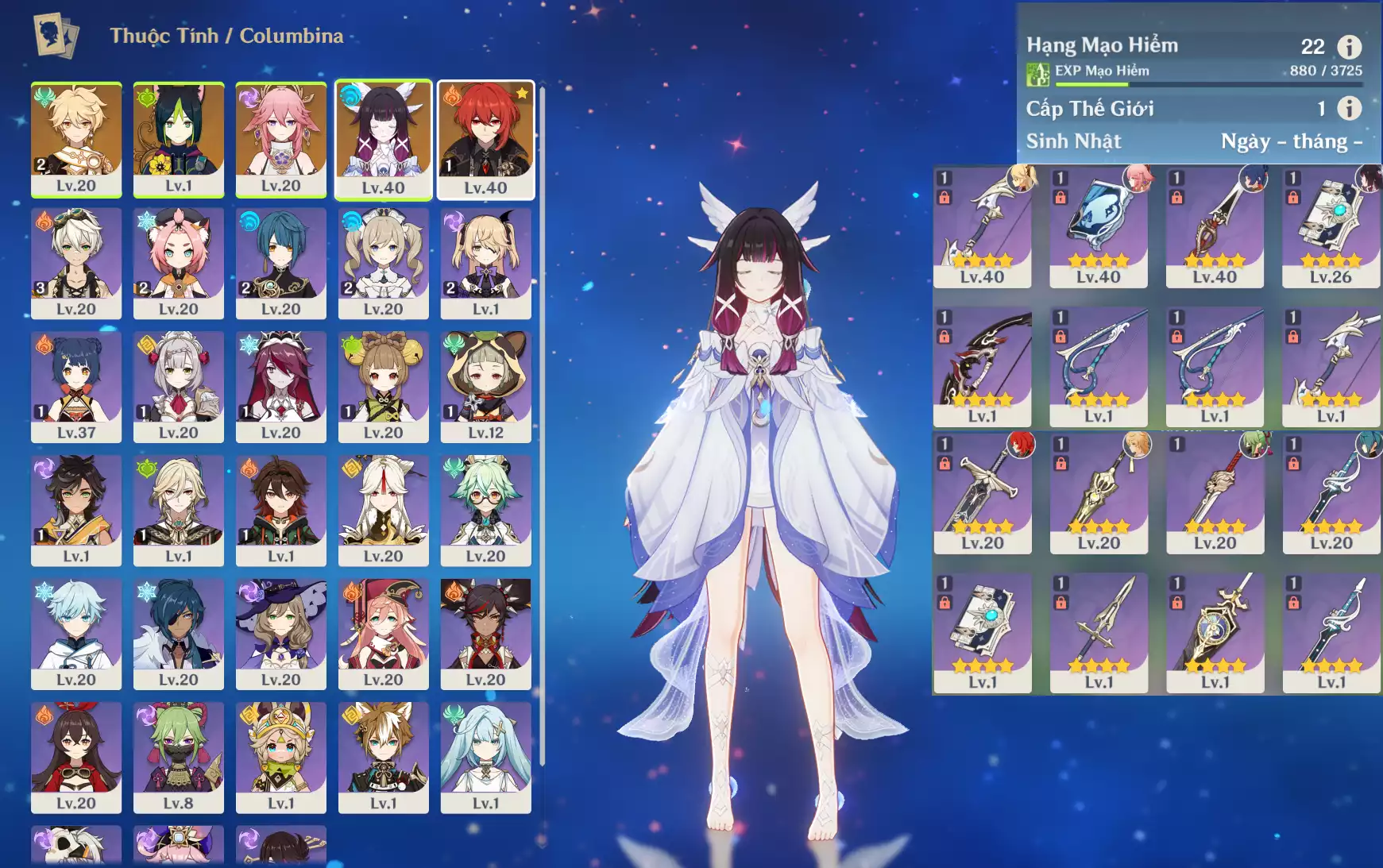Open Yae Miko's character card

pos(281,138)
